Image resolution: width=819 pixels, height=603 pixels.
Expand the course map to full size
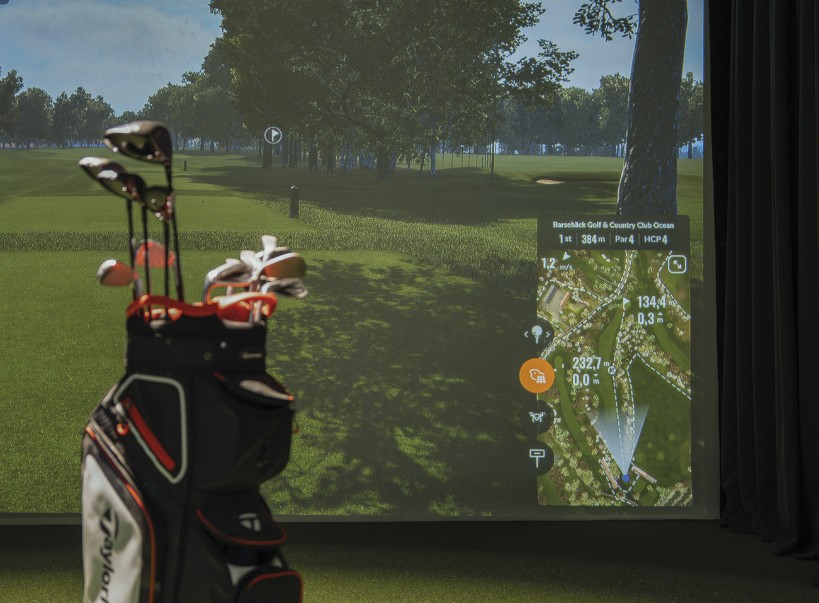(x=677, y=264)
